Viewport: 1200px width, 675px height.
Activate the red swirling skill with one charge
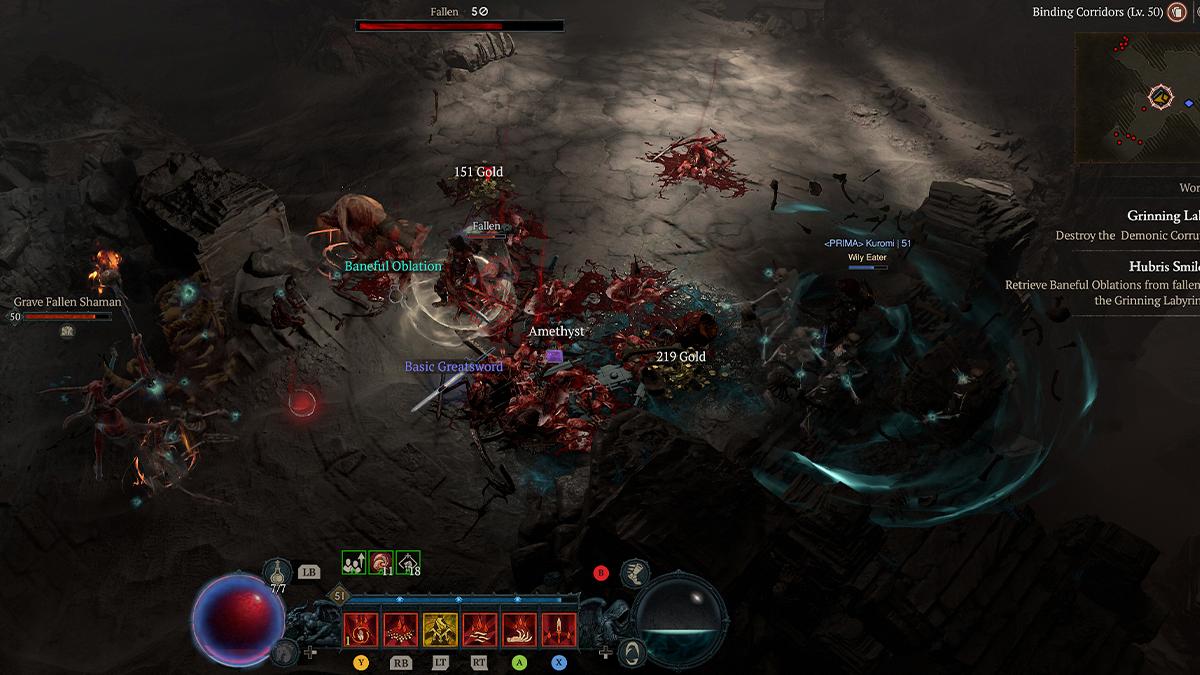point(361,630)
